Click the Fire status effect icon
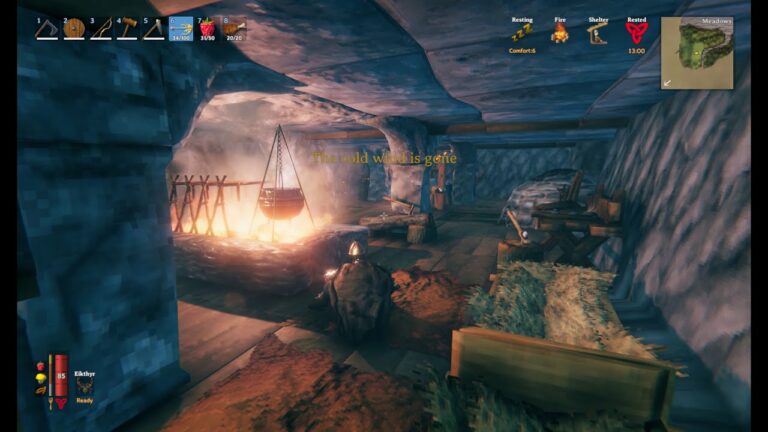Viewport: 768px width, 432px height. pyautogui.click(x=560, y=34)
